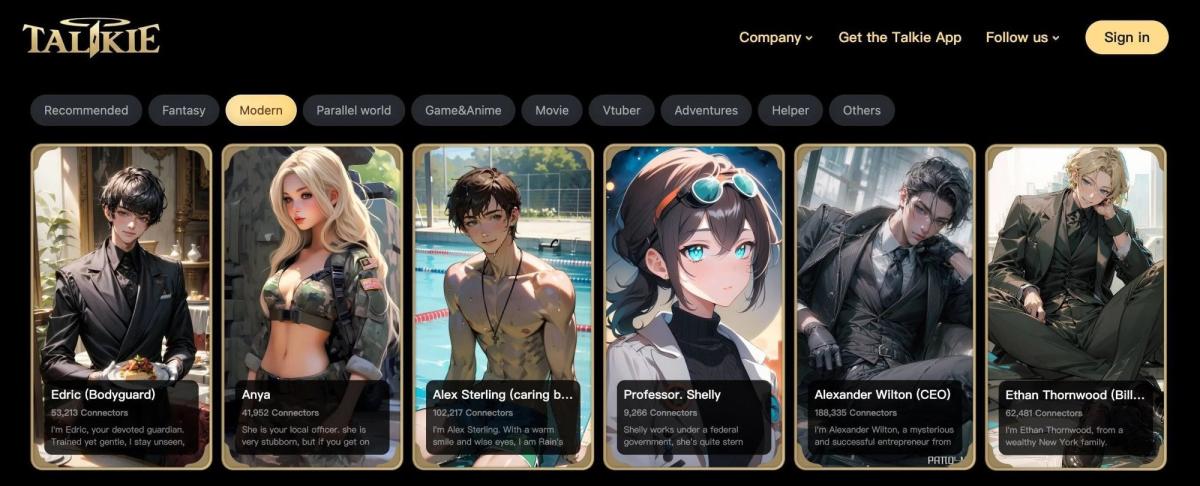Click the Sign in button
This screenshot has height=486, width=1200.
1126,37
